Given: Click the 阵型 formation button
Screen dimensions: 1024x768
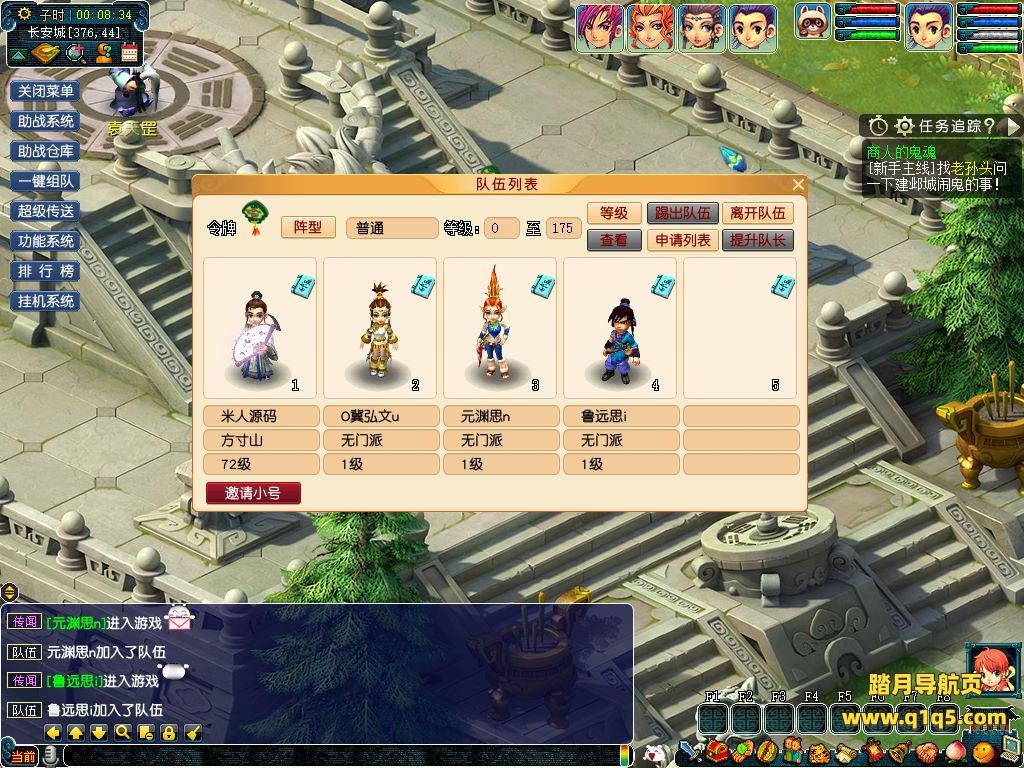Looking at the screenshot, I should coord(308,228).
